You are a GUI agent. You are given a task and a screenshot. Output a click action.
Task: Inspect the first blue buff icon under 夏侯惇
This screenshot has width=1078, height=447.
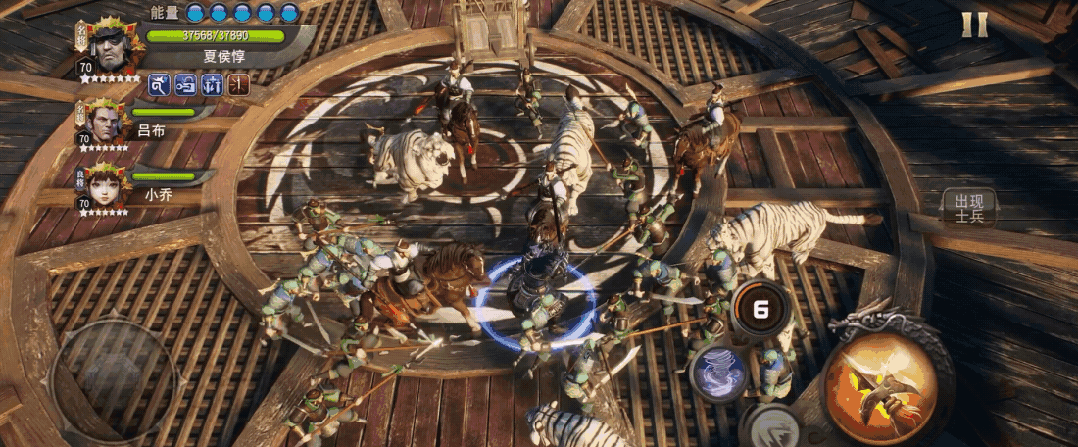pyautogui.click(x=159, y=85)
